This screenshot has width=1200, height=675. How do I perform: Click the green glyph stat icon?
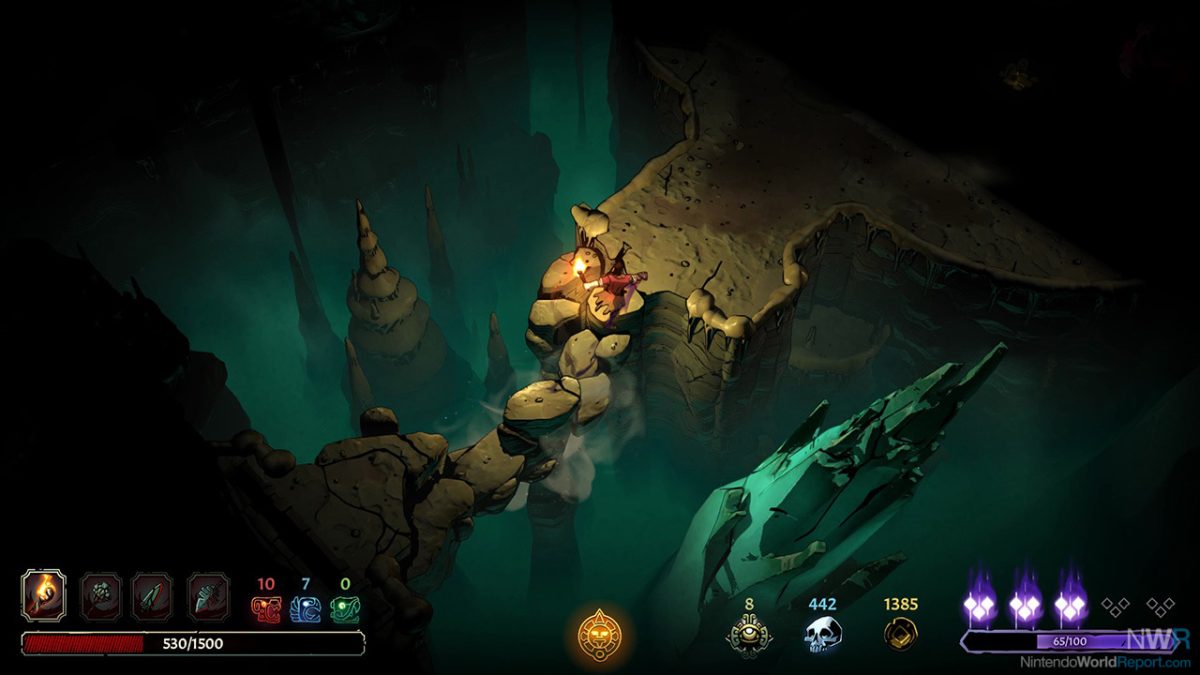click(x=345, y=609)
